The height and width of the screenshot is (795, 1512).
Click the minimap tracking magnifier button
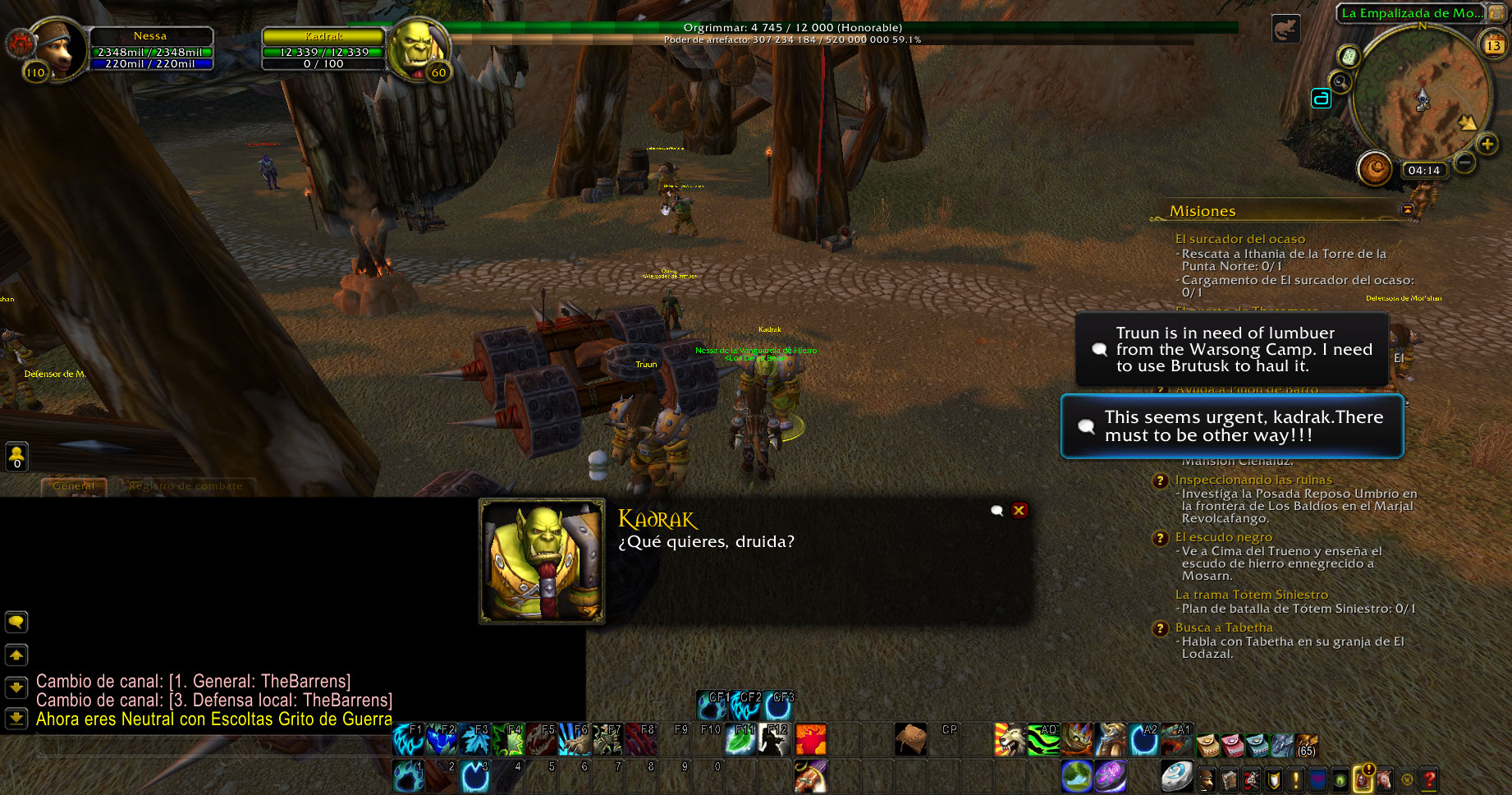click(1340, 81)
